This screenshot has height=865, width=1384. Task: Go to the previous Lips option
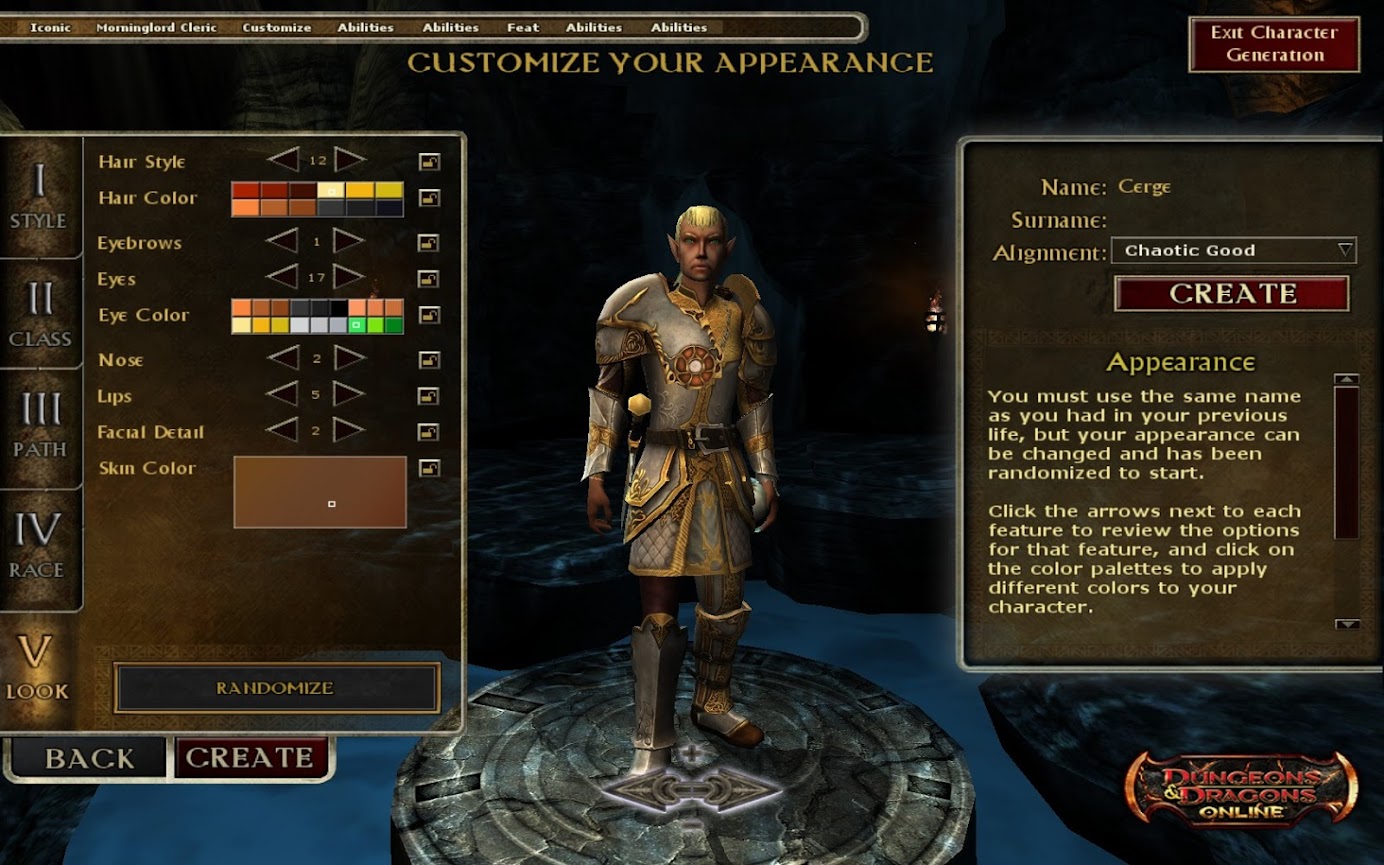tap(283, 395)
